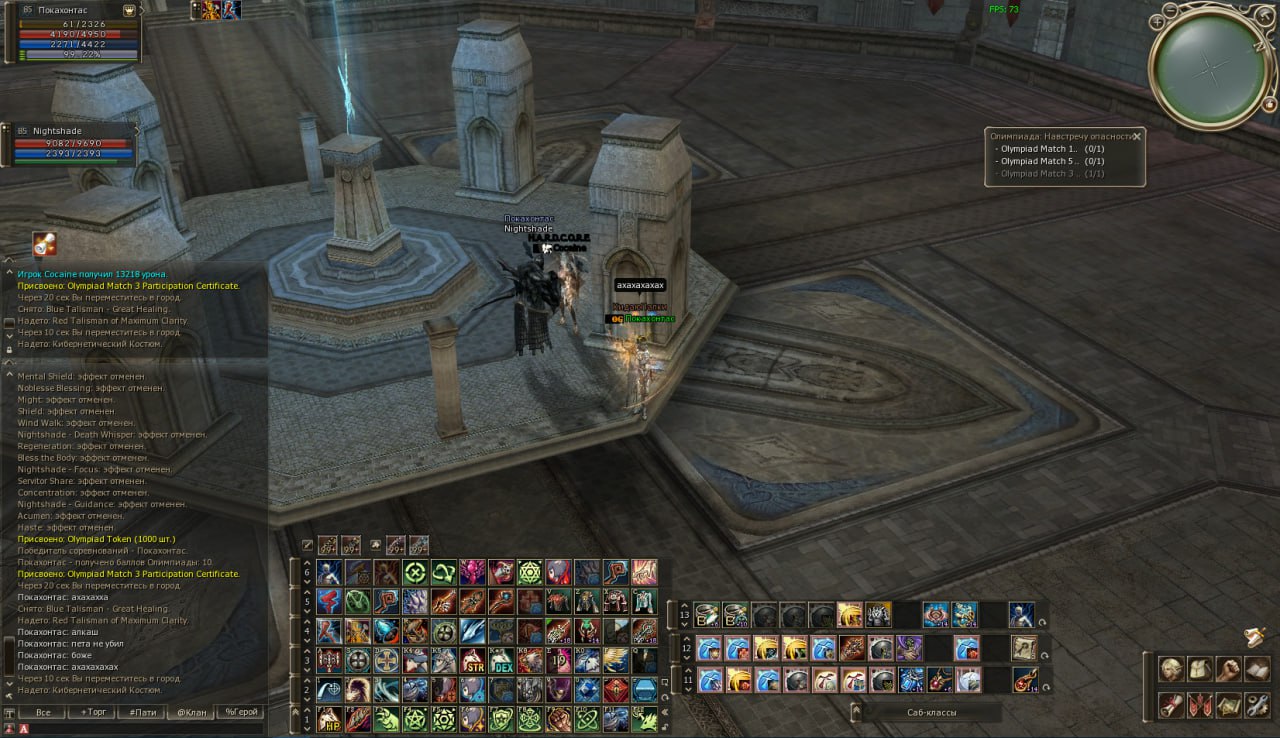Switch chat to the Все tab
Image resolution: width=1280 pixels, height=738 pixels.
click(x=43, y=713)
